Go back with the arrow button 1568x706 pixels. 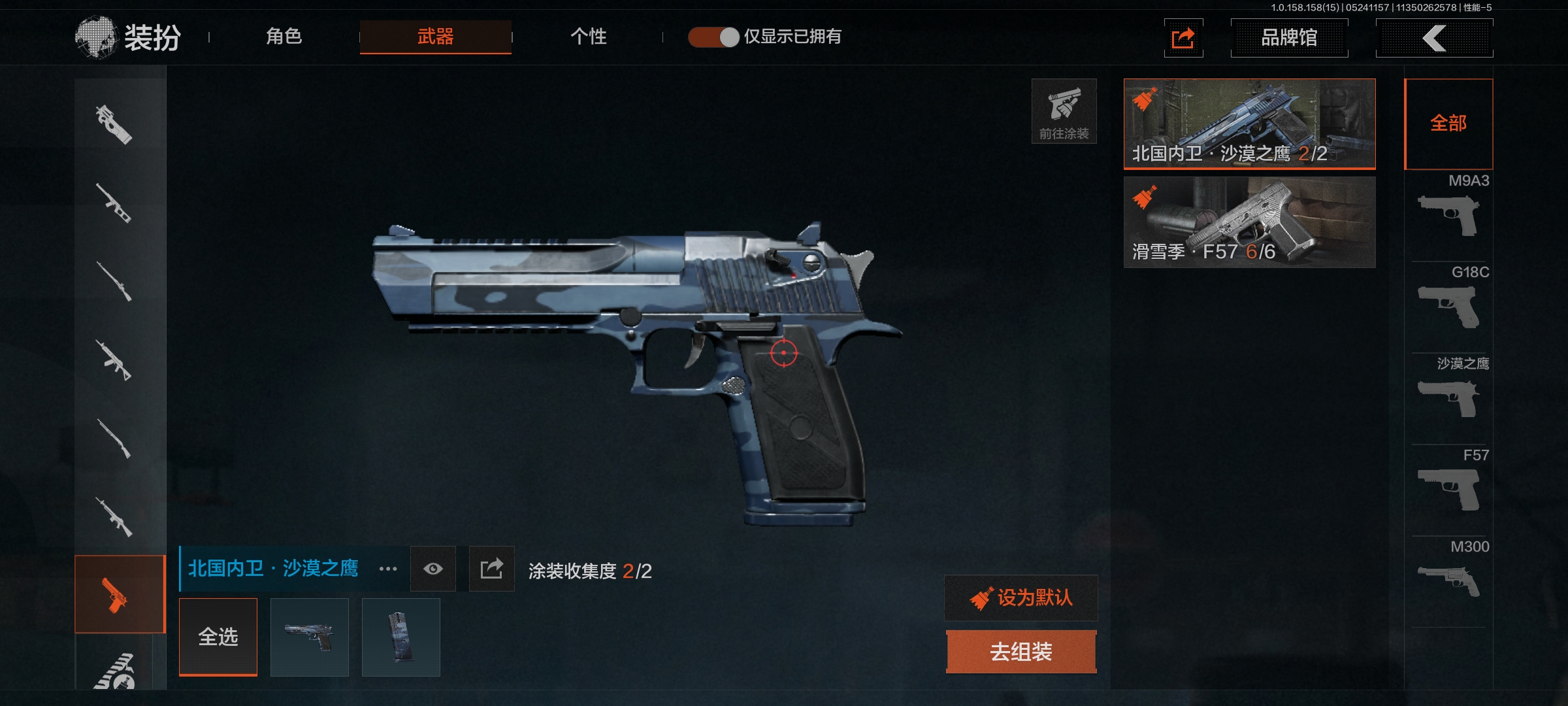(1434, 38)
